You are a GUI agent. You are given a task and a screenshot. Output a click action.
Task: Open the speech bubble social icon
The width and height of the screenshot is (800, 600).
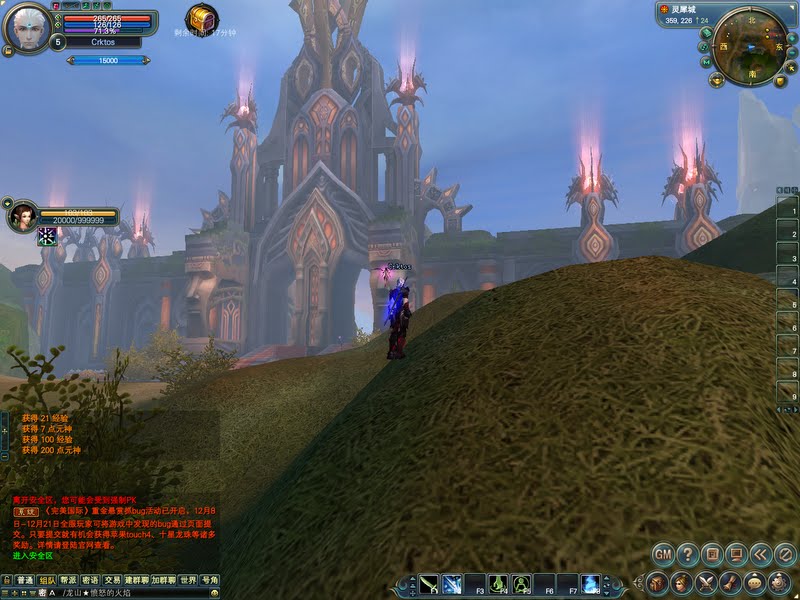[755, 582]
